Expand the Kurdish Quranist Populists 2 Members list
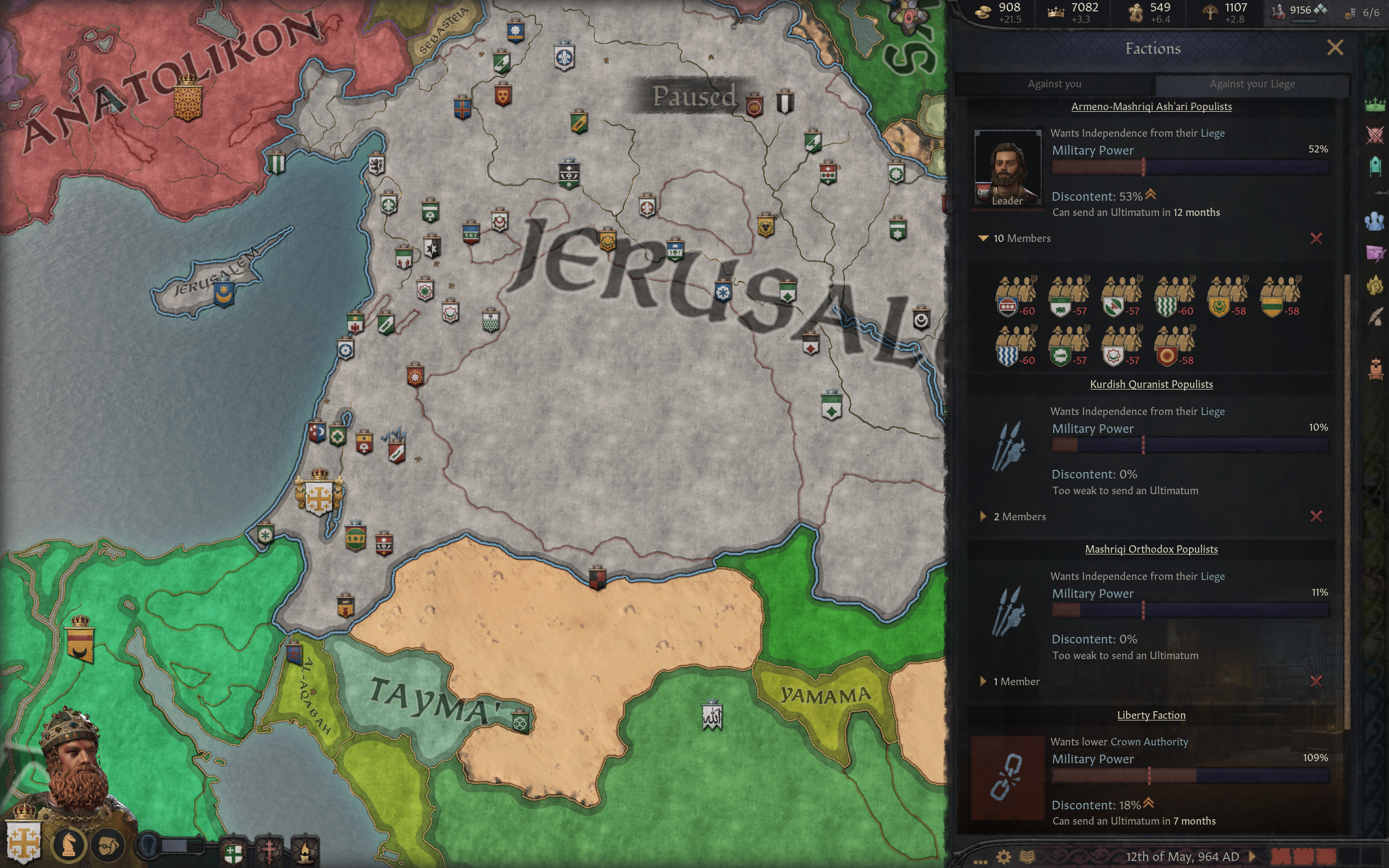Screen dimensions: 1389x868 point(983,516)
